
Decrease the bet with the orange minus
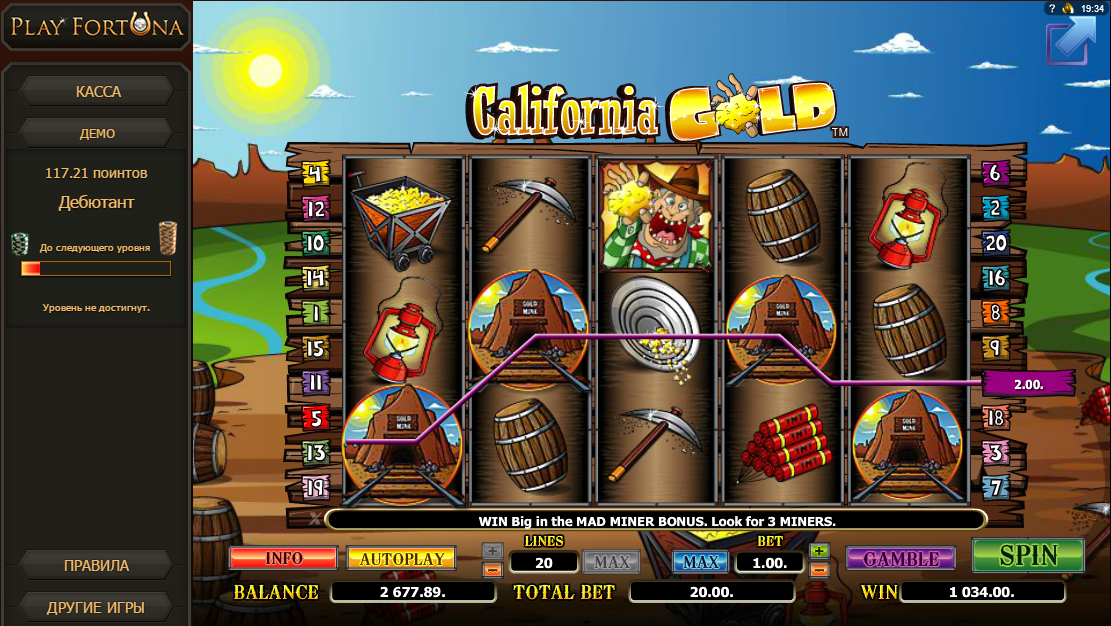819,569
